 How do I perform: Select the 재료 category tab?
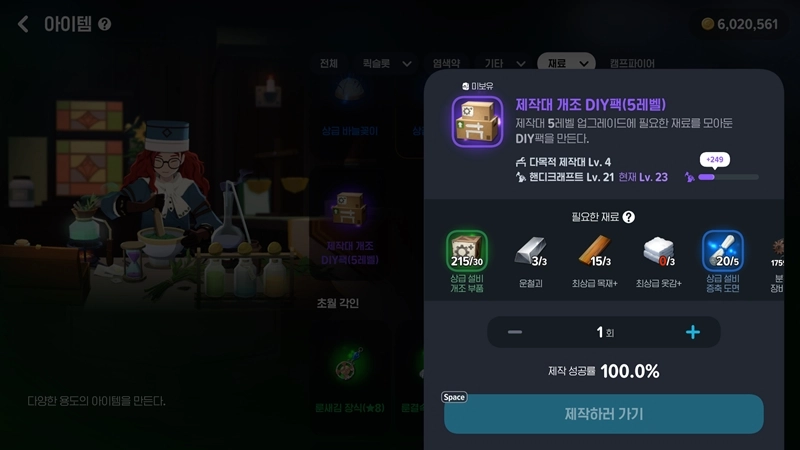tap(566, 63)
